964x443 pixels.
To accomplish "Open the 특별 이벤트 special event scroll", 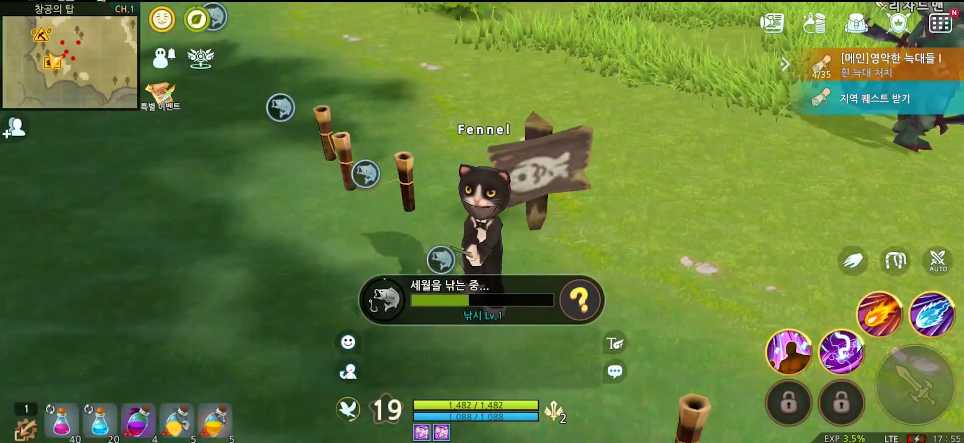I will (x=160, y=94).
